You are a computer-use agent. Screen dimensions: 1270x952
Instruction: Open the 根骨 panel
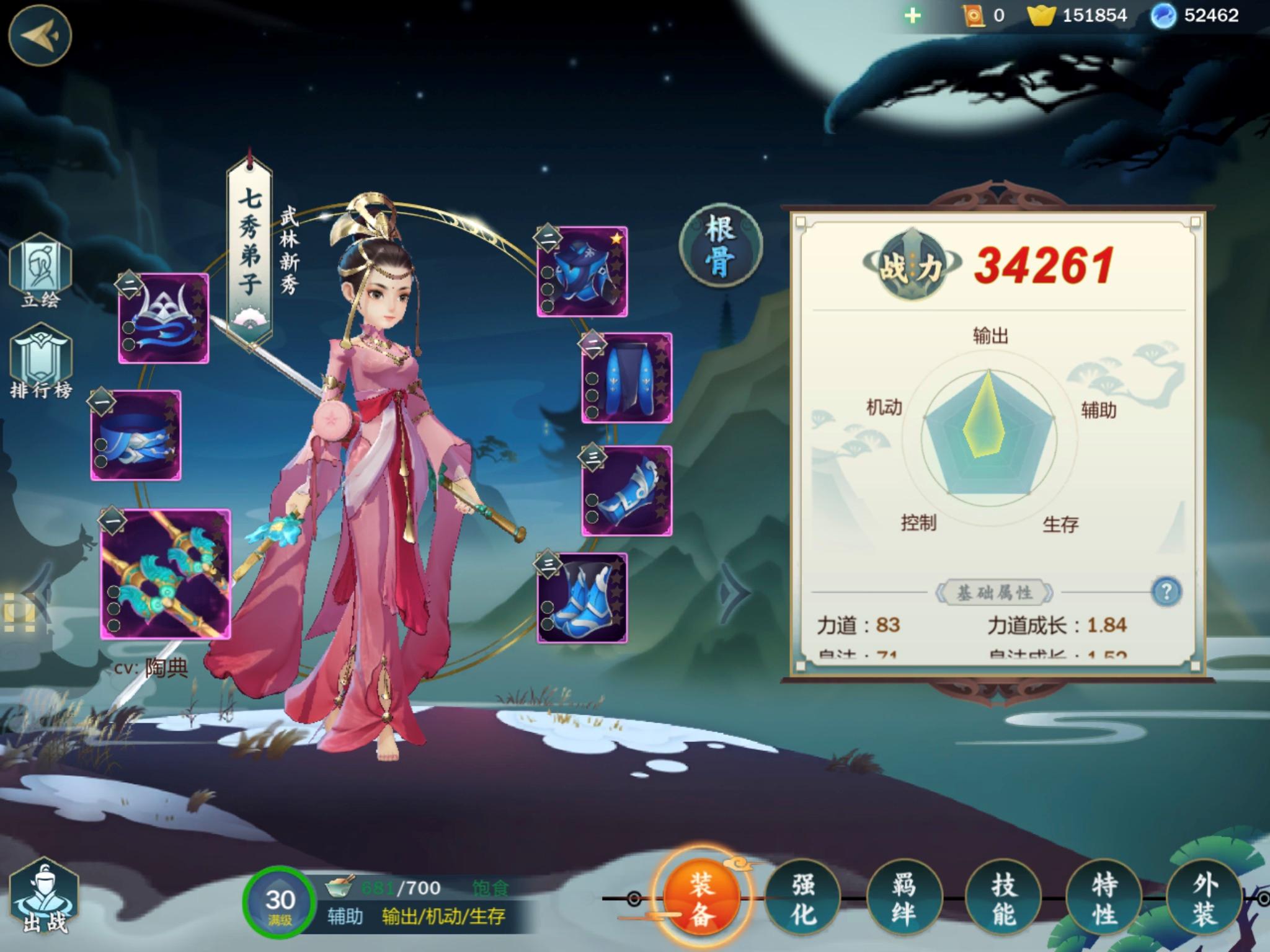tap(721, 246)
